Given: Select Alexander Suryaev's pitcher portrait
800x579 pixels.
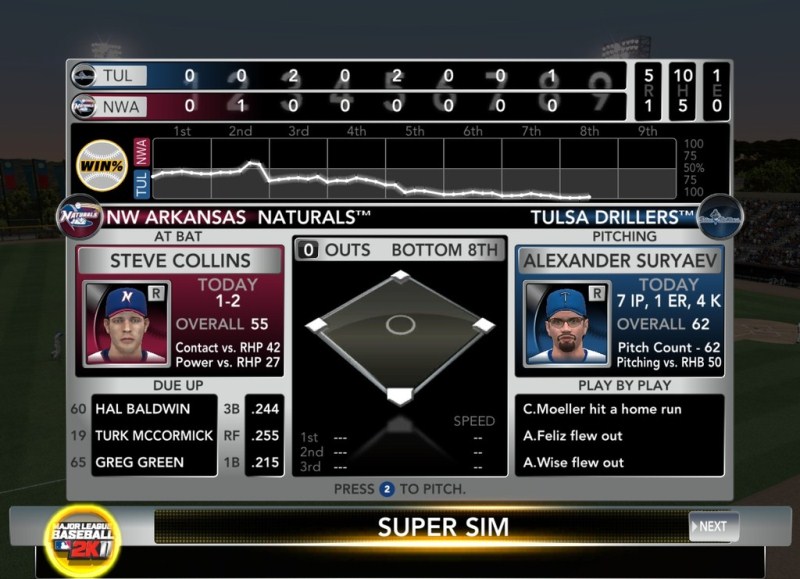Looking at the screenshot, I should 565,324.
